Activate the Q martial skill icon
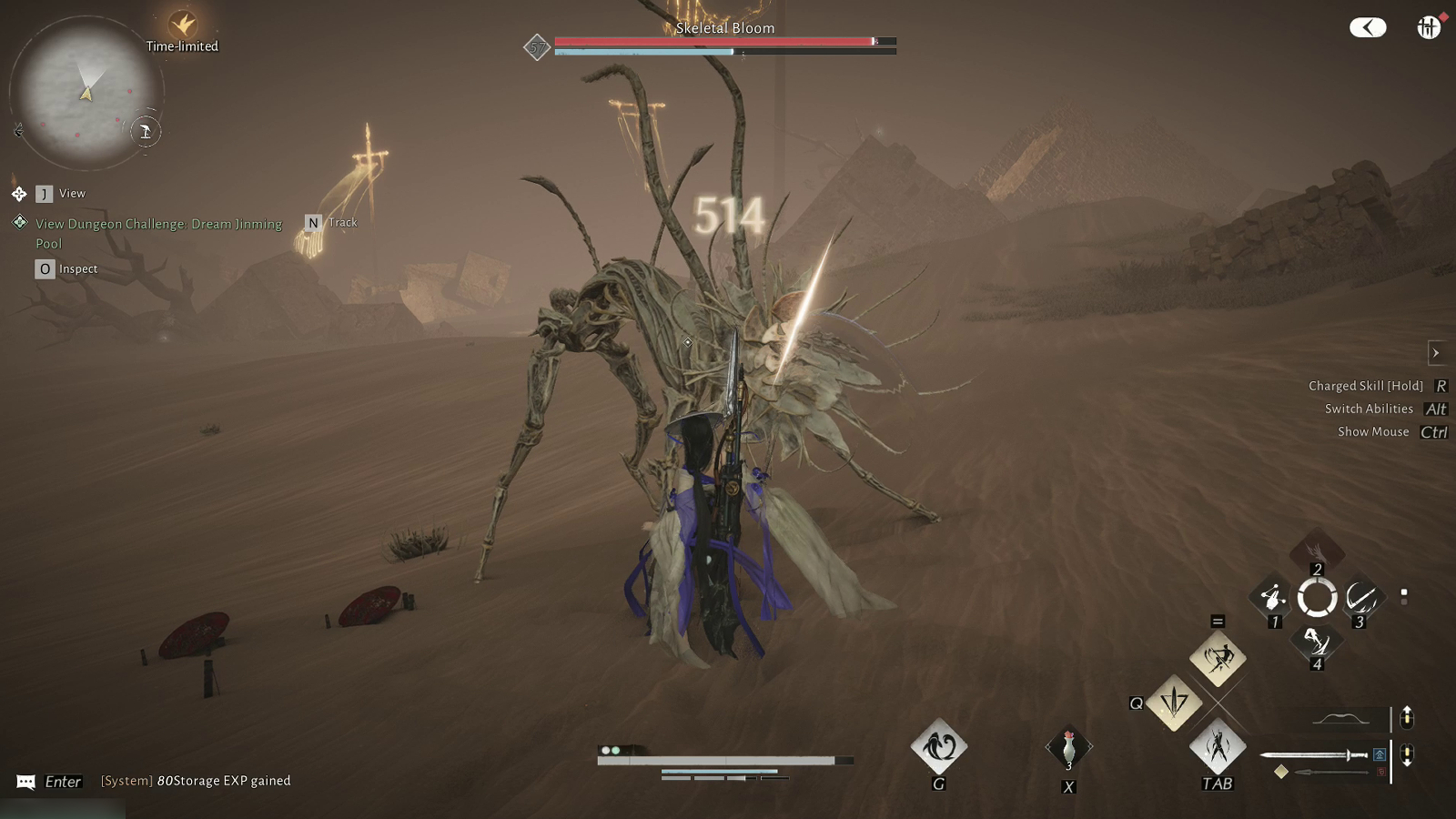Screen dimensions: 1456x819 pos(1175,703)
